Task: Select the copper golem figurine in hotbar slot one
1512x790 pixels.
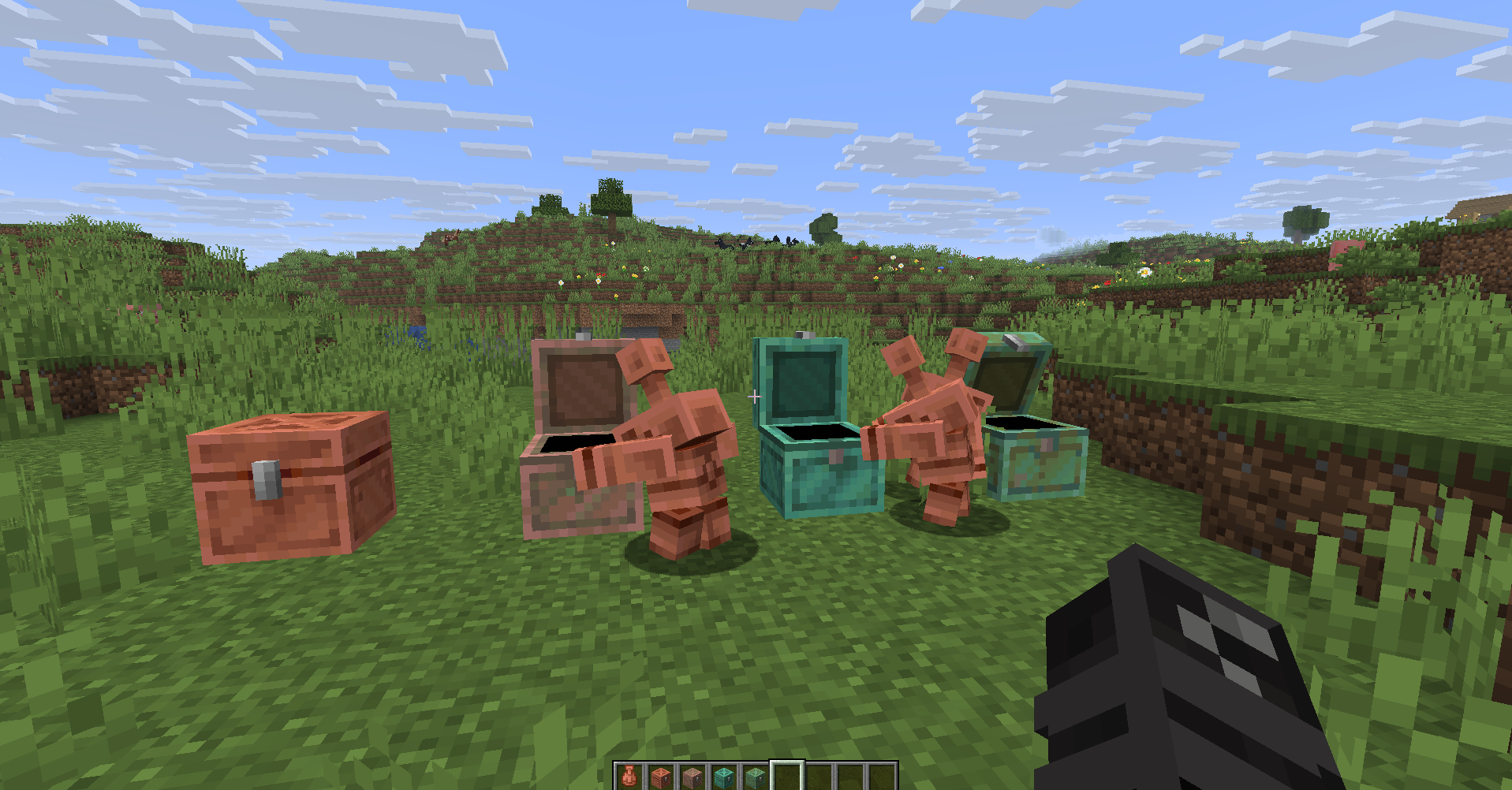Action: 631,777
